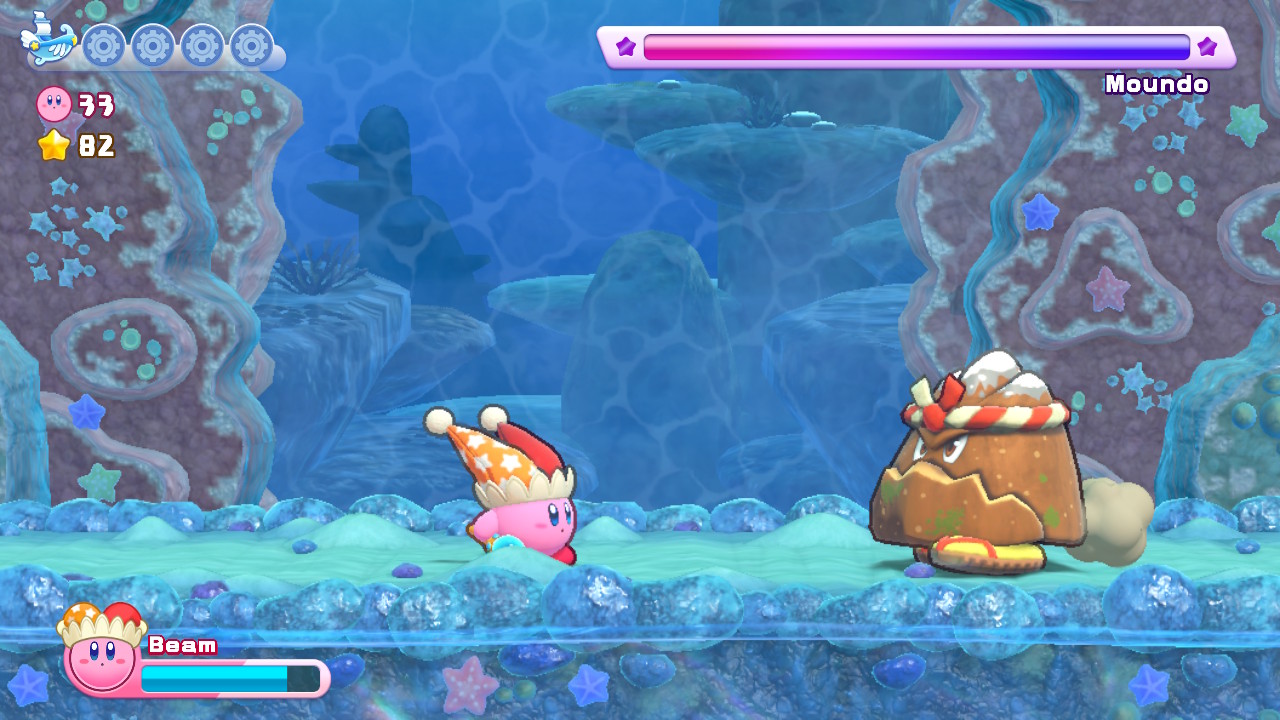Select the second gear player slot

152,45
